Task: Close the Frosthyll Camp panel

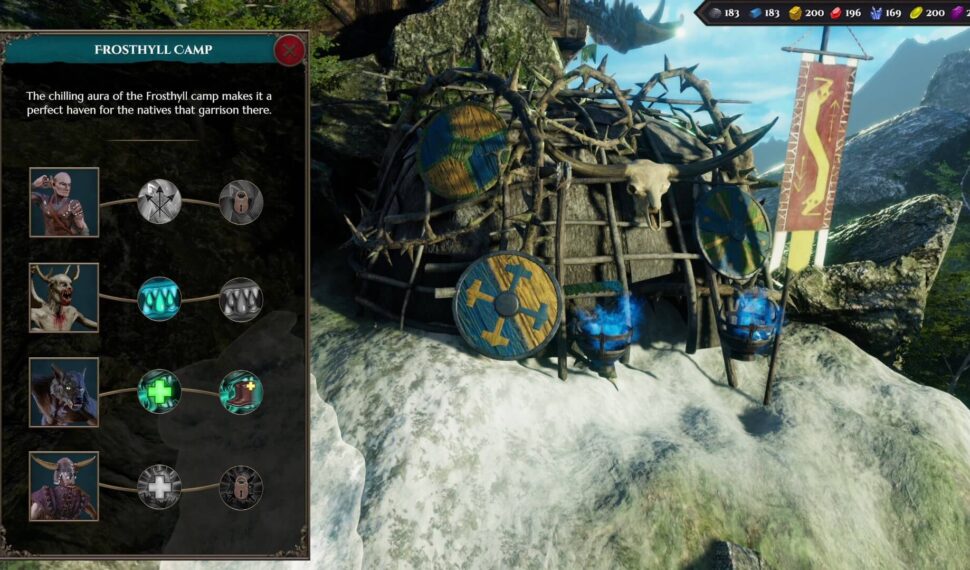Action: click(x=290, y=49)
